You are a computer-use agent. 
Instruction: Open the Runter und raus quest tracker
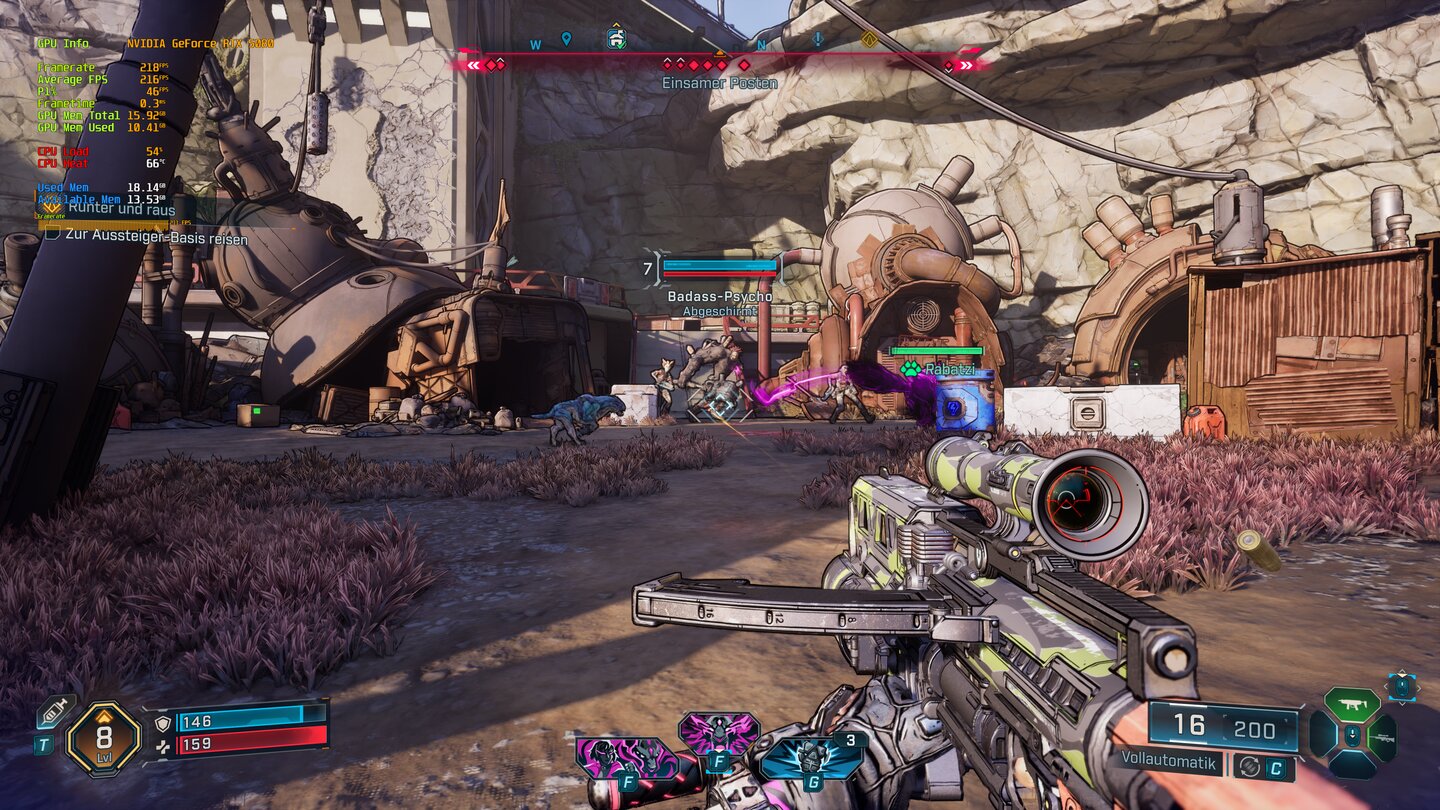[122, 210]
